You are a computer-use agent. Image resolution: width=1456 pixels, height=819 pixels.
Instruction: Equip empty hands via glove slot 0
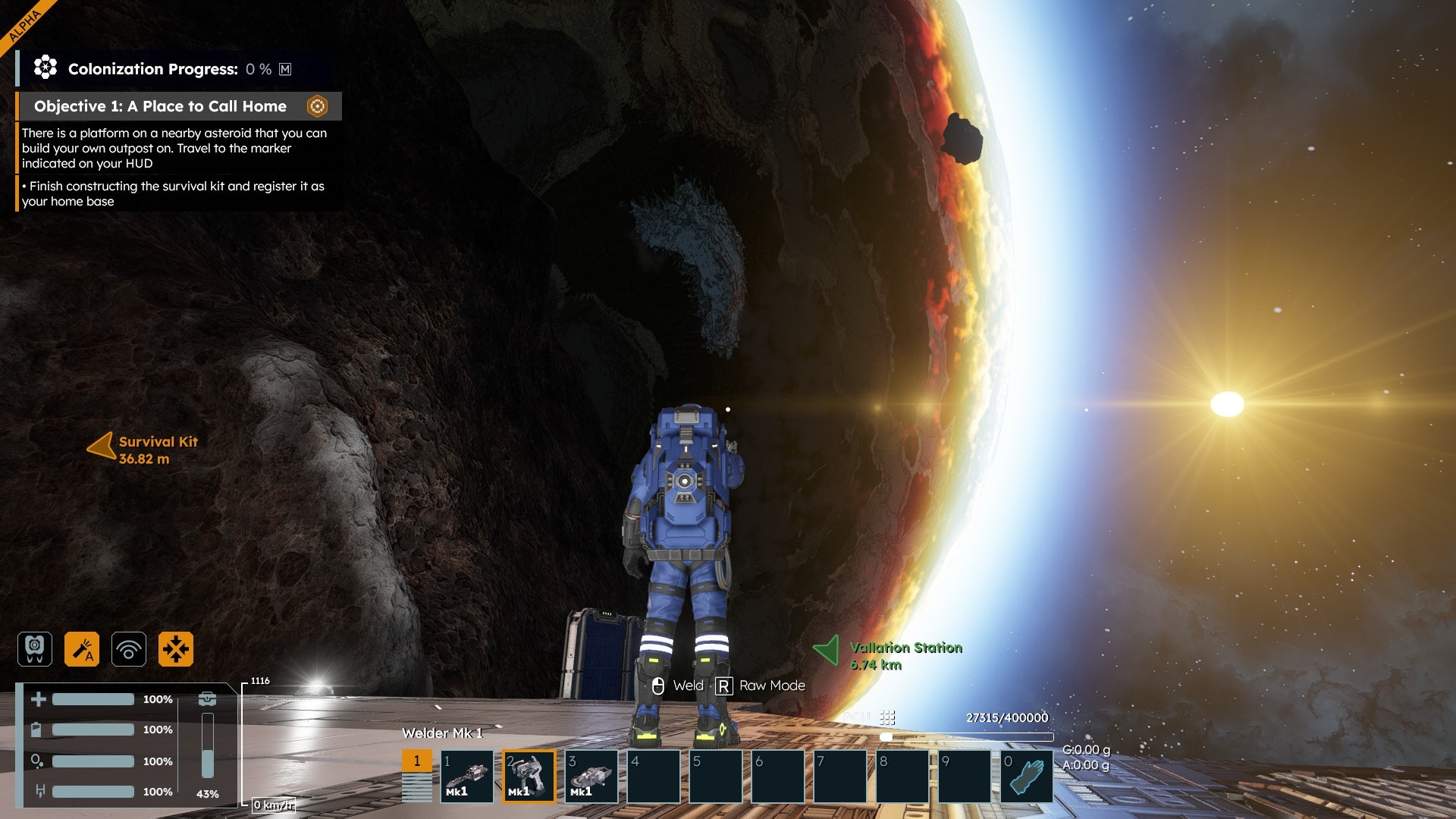click(1028, 776)
